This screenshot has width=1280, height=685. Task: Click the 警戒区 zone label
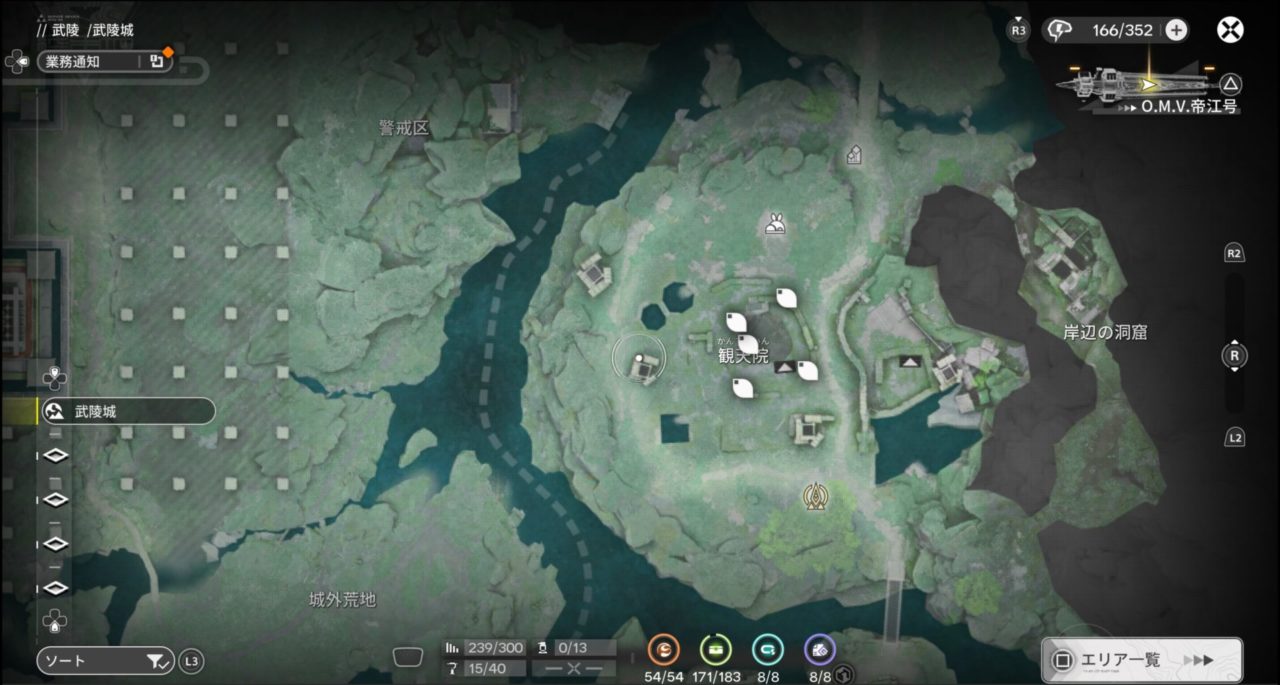pyautogui.click(x=404, y=128)
